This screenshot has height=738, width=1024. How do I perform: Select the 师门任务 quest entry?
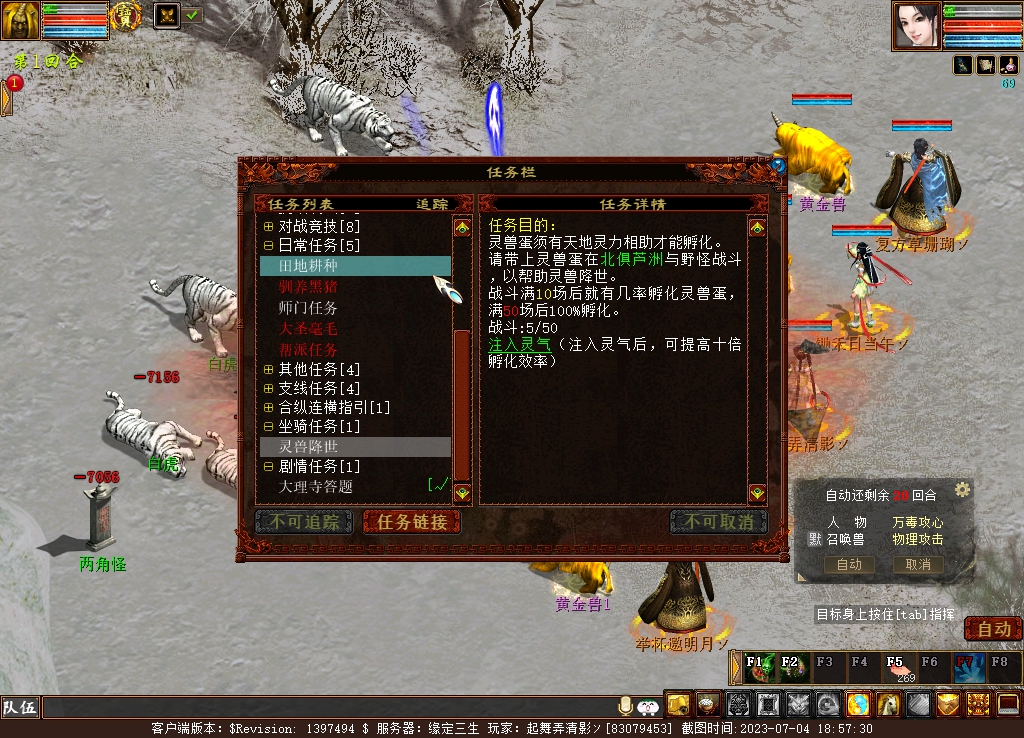[308, 308]
